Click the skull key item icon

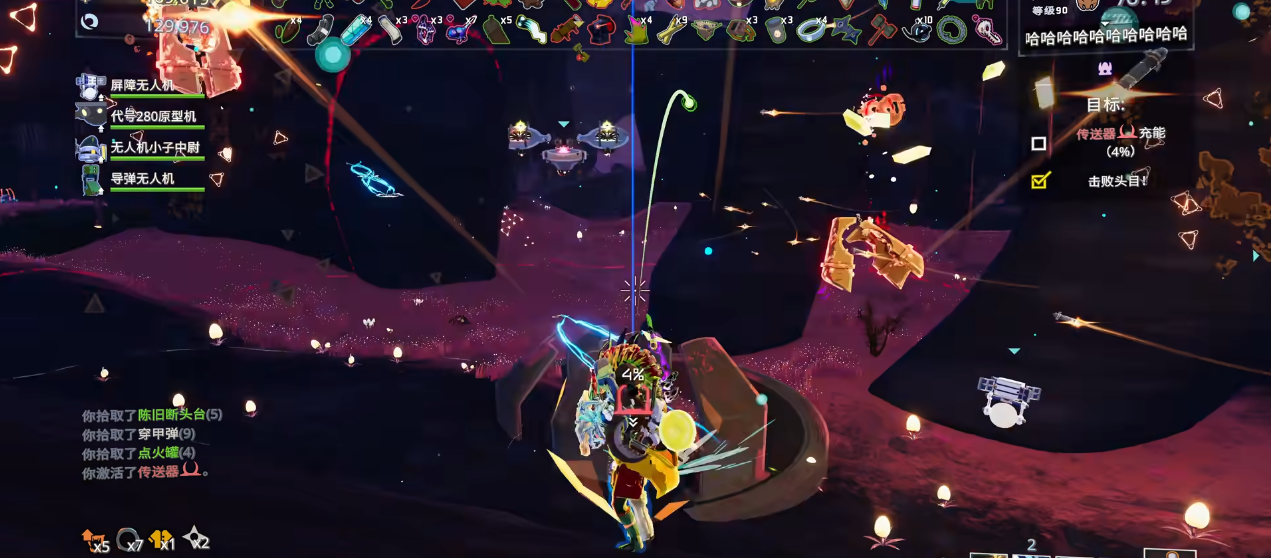coord(986,30)
